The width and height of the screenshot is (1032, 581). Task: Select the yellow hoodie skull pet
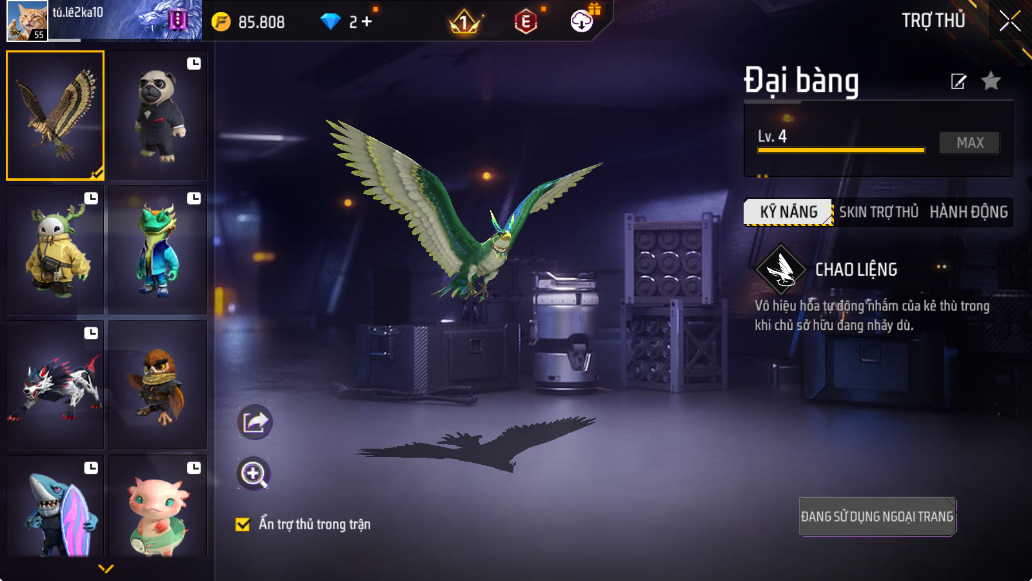(x=56, y=250)
